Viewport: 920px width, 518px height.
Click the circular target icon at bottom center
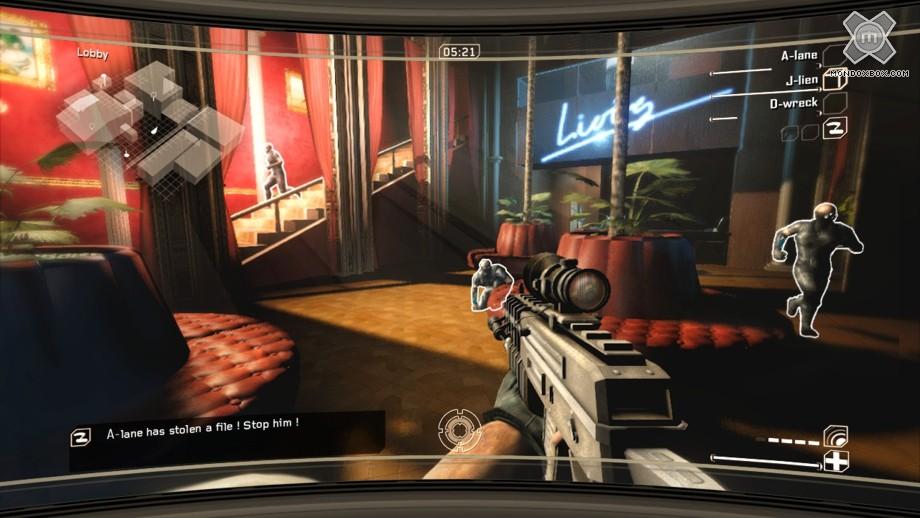459,431
